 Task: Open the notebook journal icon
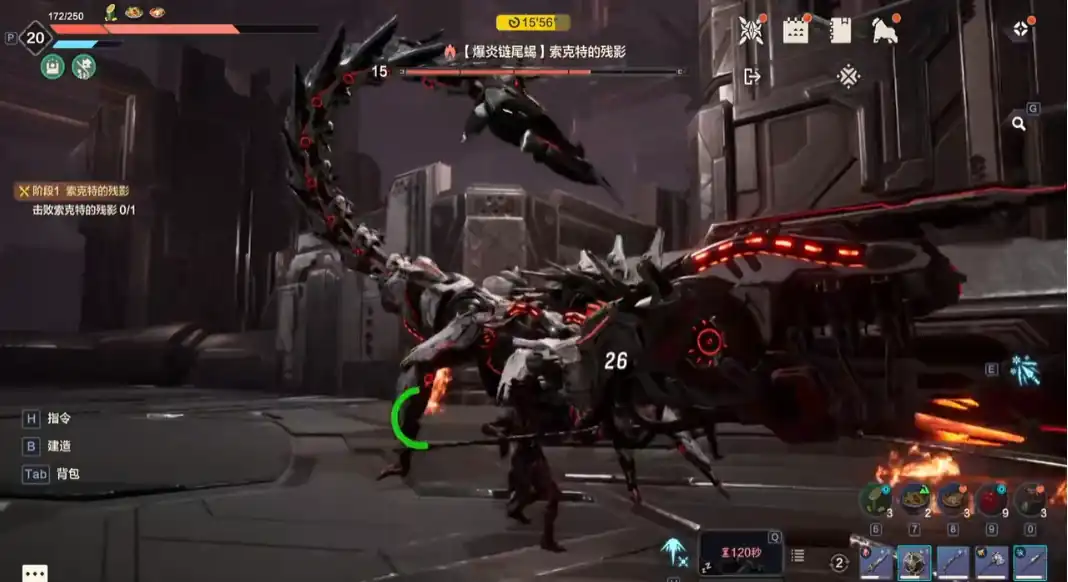841,30
